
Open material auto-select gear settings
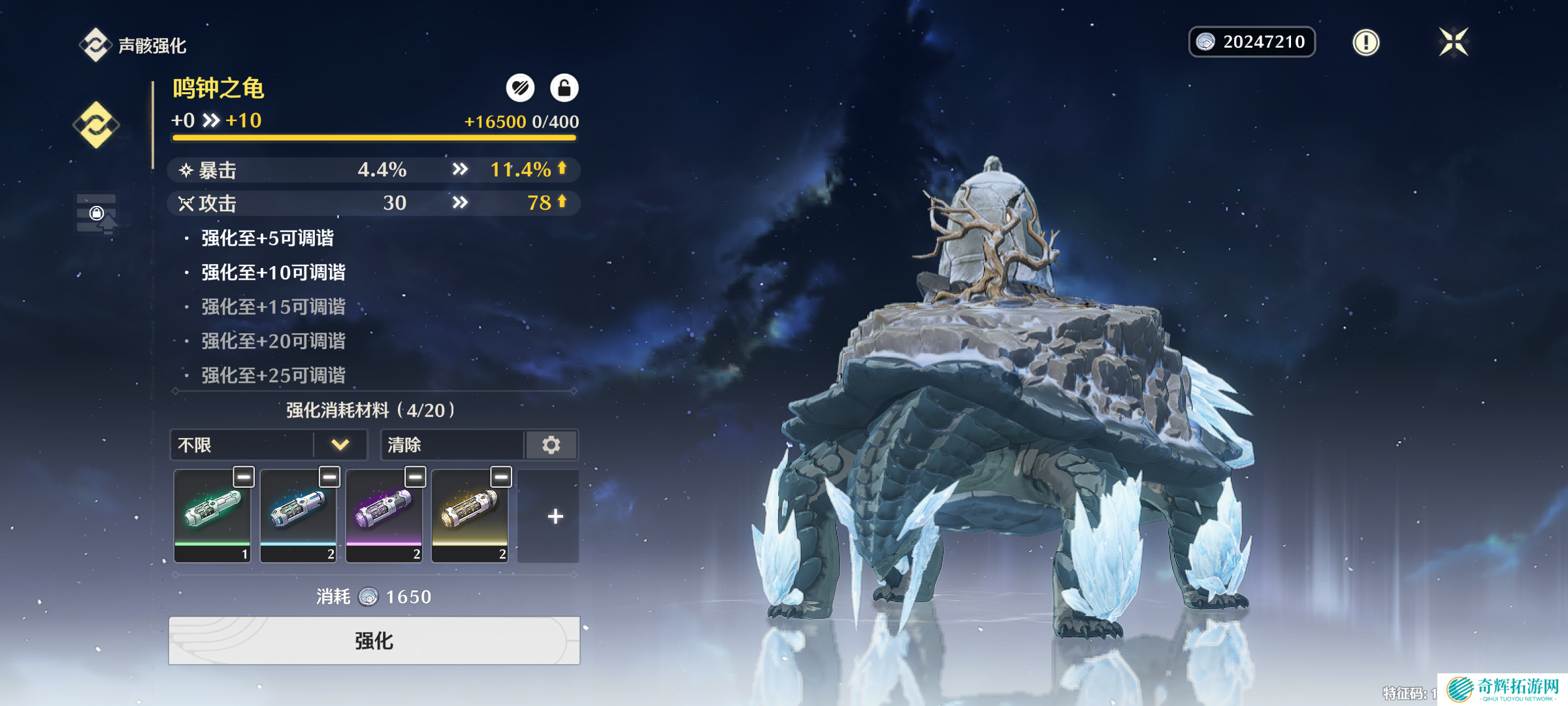pos(551,445)
